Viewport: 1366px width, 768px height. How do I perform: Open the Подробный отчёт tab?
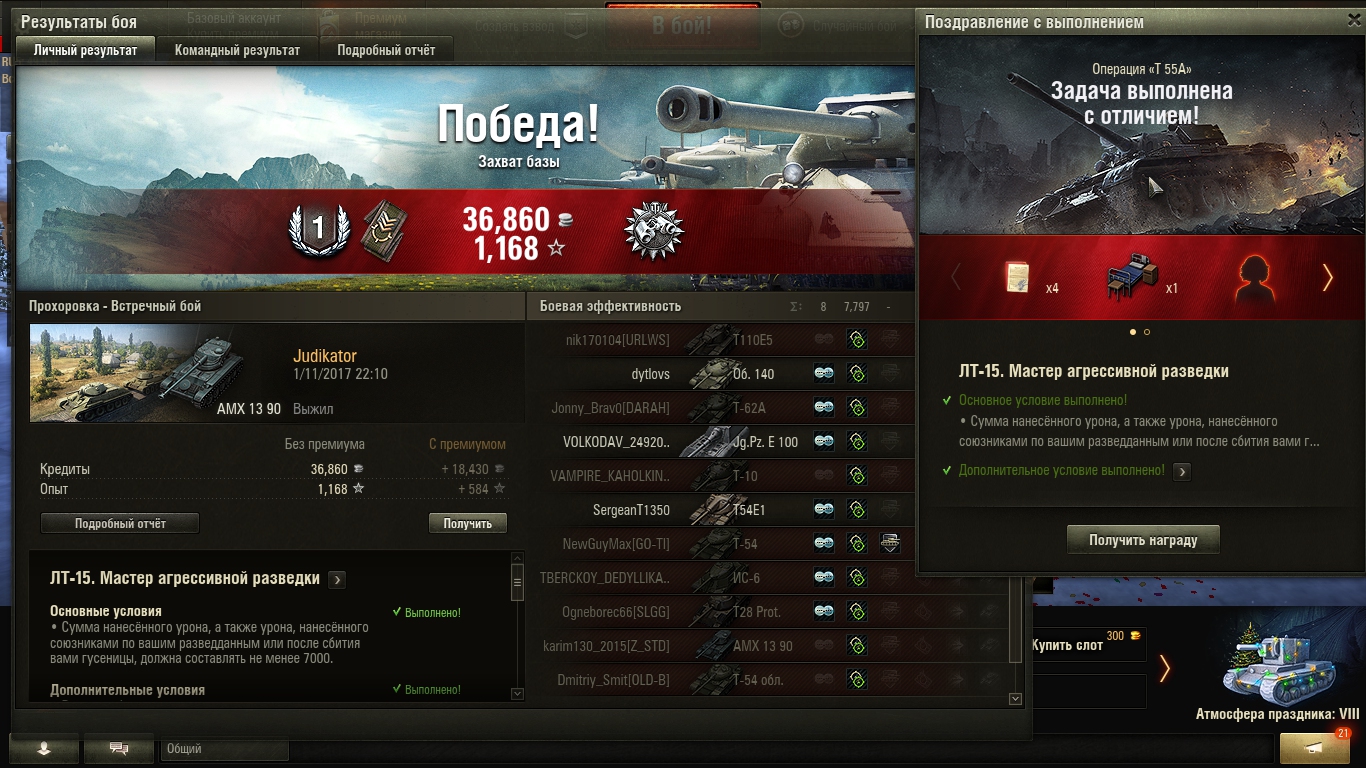386,49
